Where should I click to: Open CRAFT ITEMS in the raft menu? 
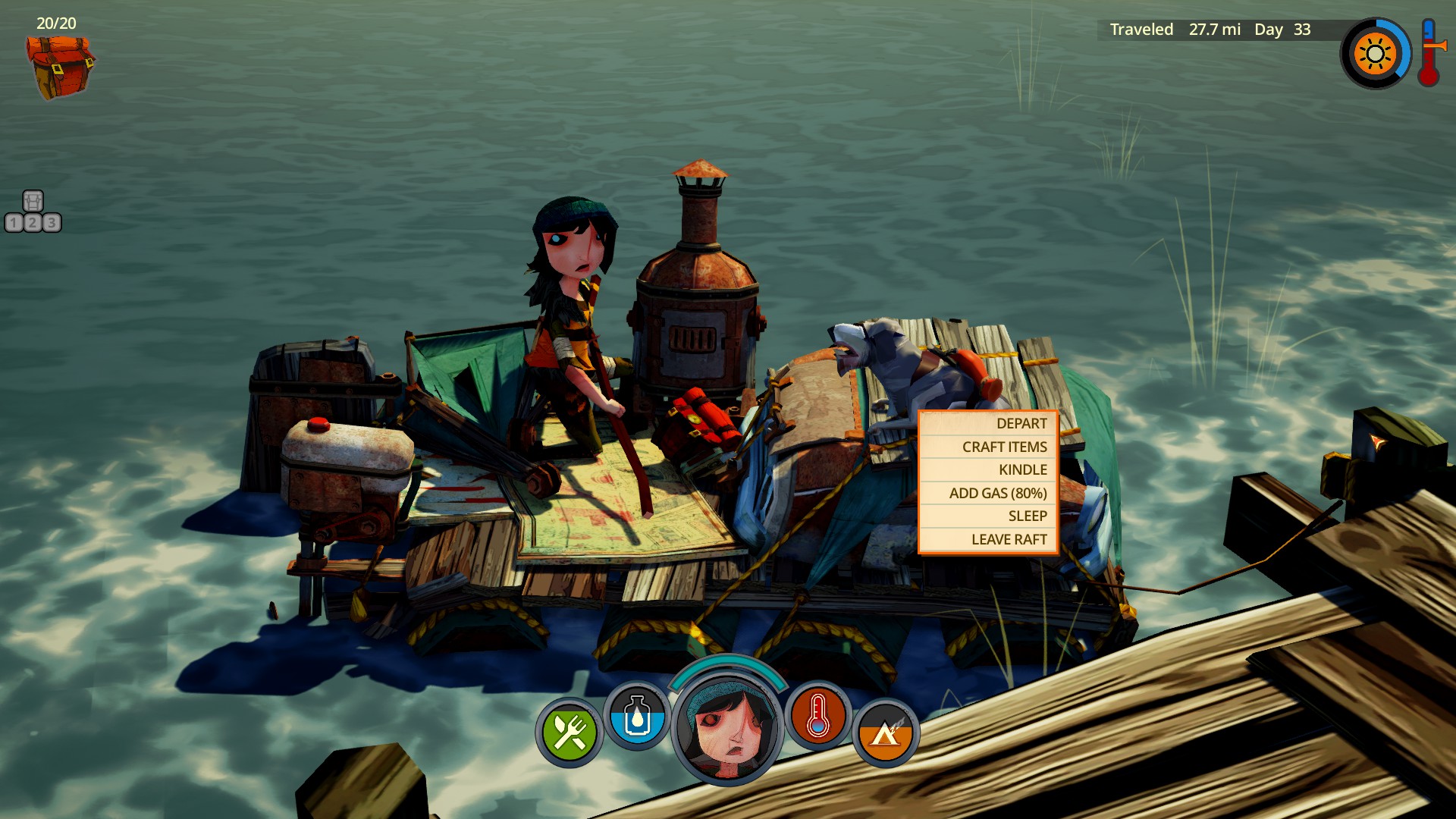click(988, 447)
